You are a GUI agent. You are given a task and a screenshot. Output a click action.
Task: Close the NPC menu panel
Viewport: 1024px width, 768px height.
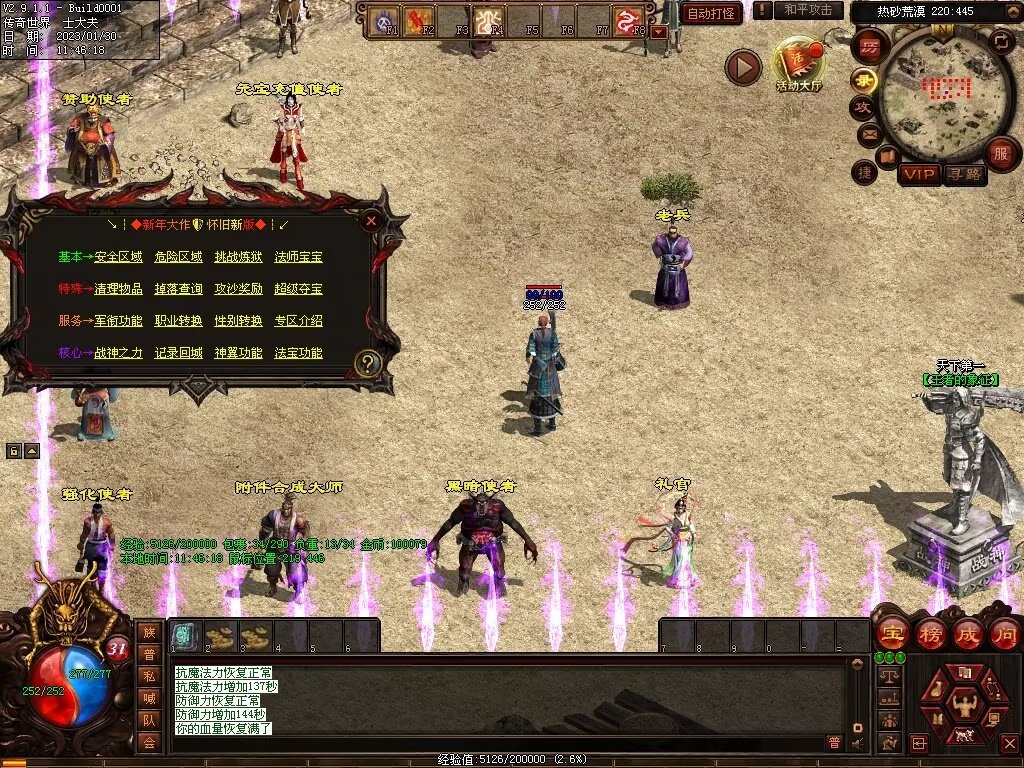coord(371,221)
